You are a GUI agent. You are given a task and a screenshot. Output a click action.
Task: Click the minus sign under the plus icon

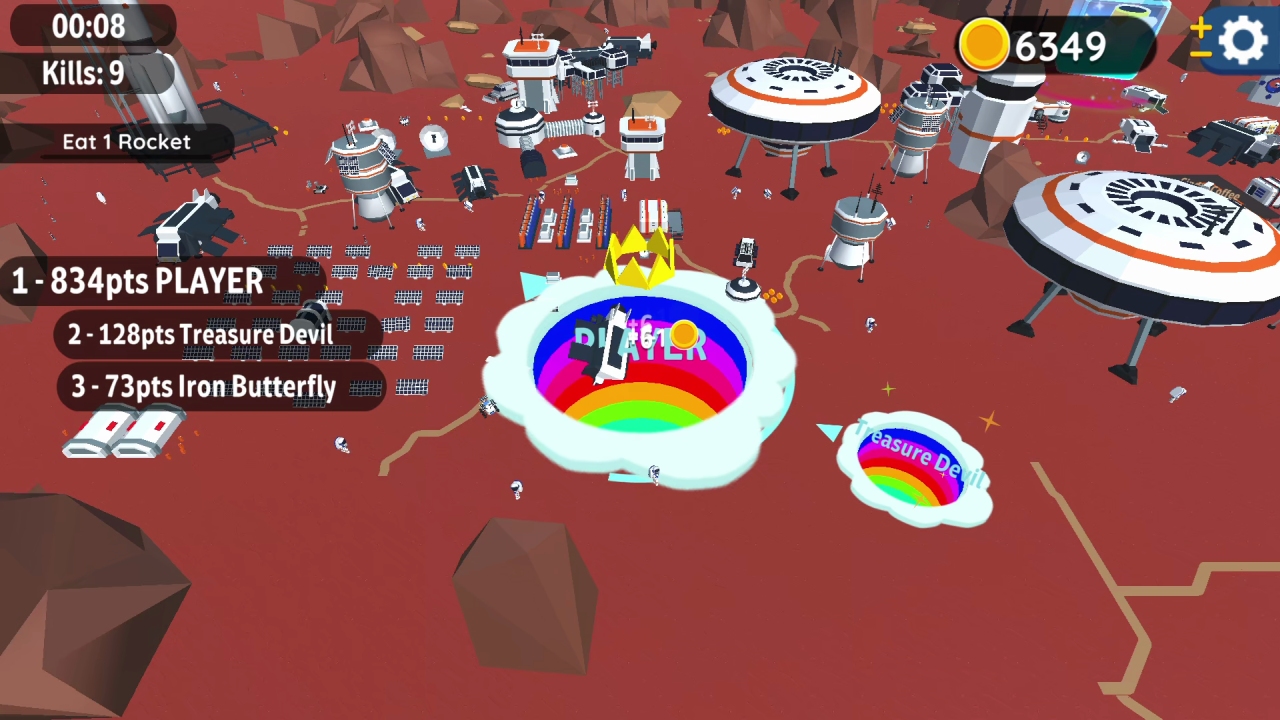(1200, 54)
